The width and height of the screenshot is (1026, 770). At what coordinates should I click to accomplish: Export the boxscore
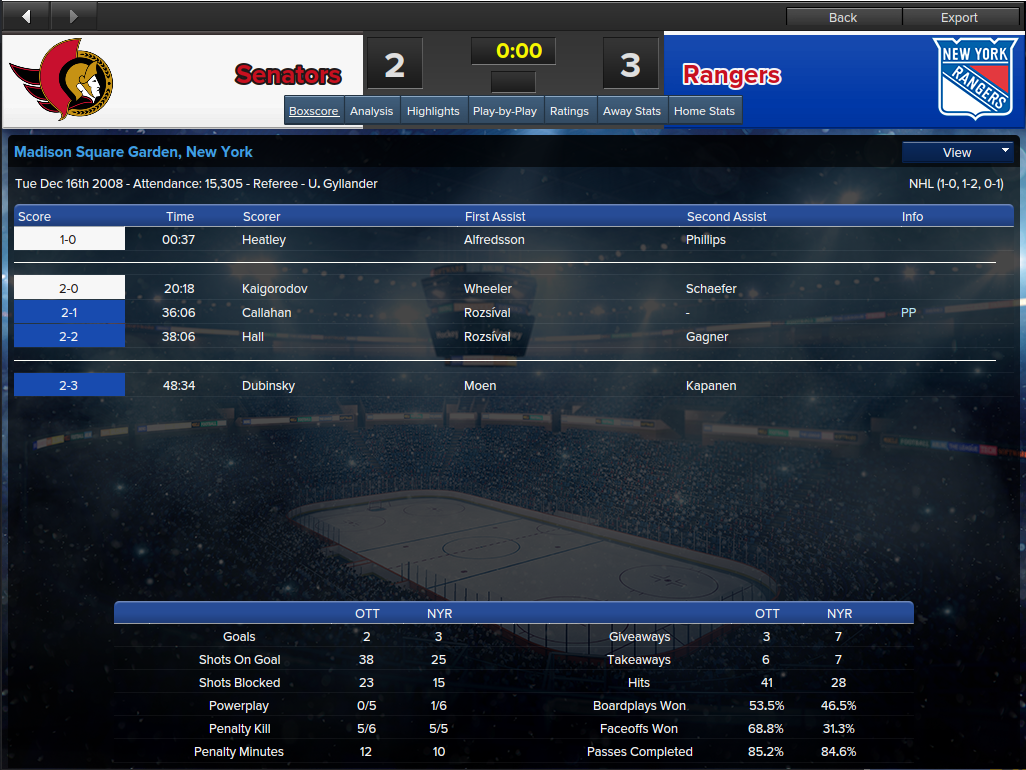pyautogui.click(x=959, y=17)
